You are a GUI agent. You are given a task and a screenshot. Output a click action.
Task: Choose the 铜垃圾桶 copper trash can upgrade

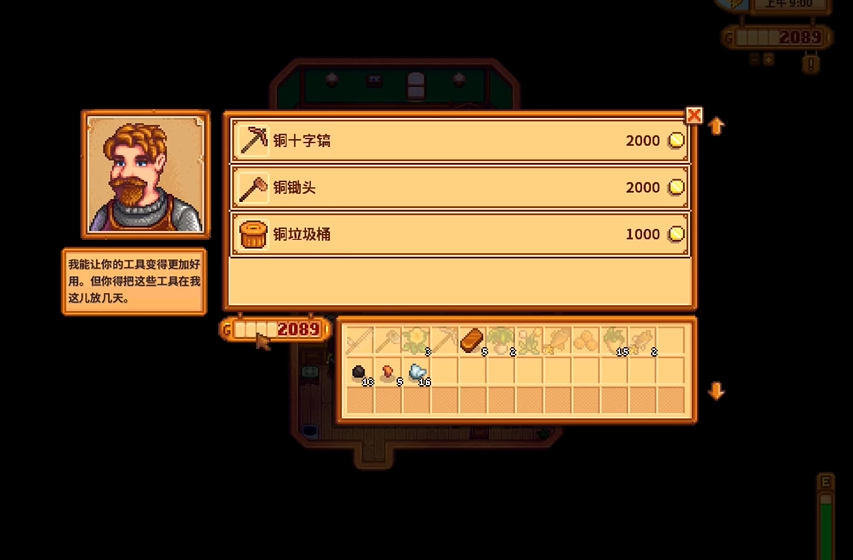460,235
